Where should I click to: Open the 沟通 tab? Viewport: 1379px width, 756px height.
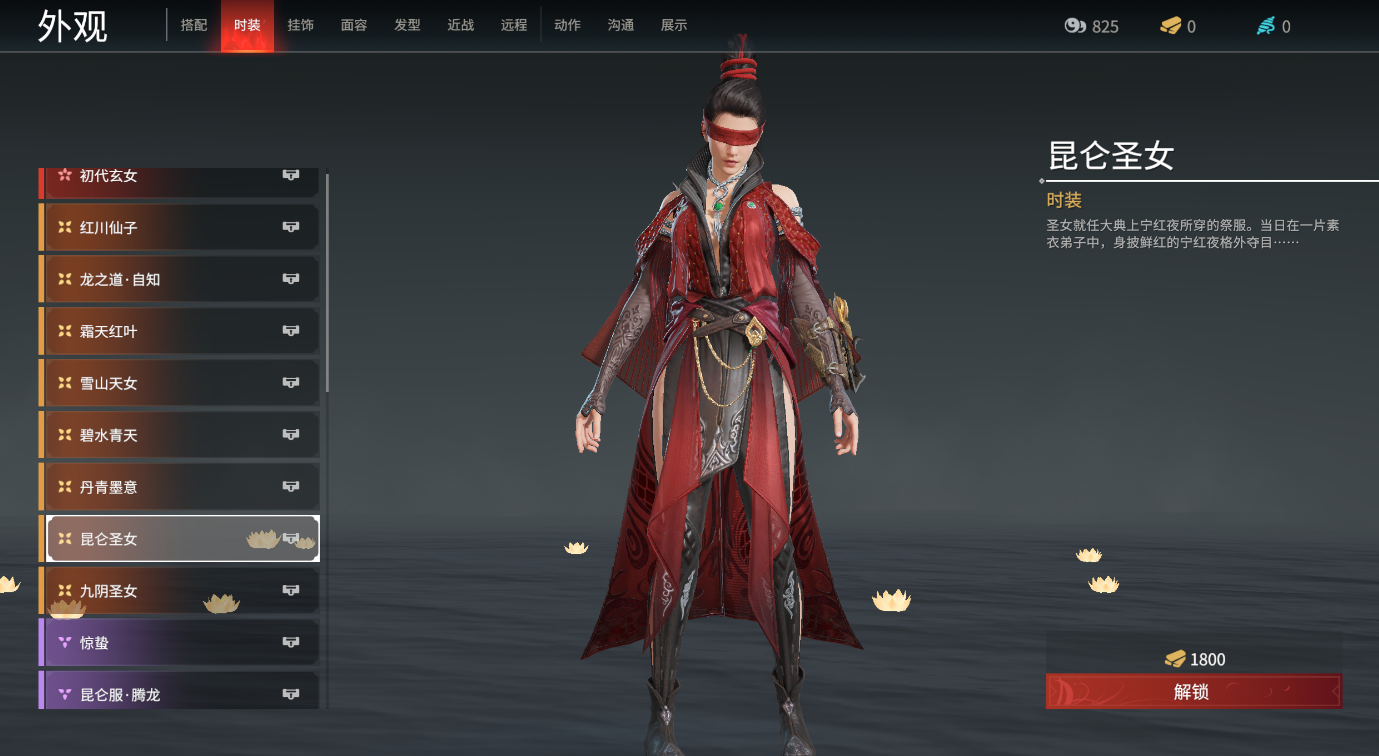click(621, 25)
